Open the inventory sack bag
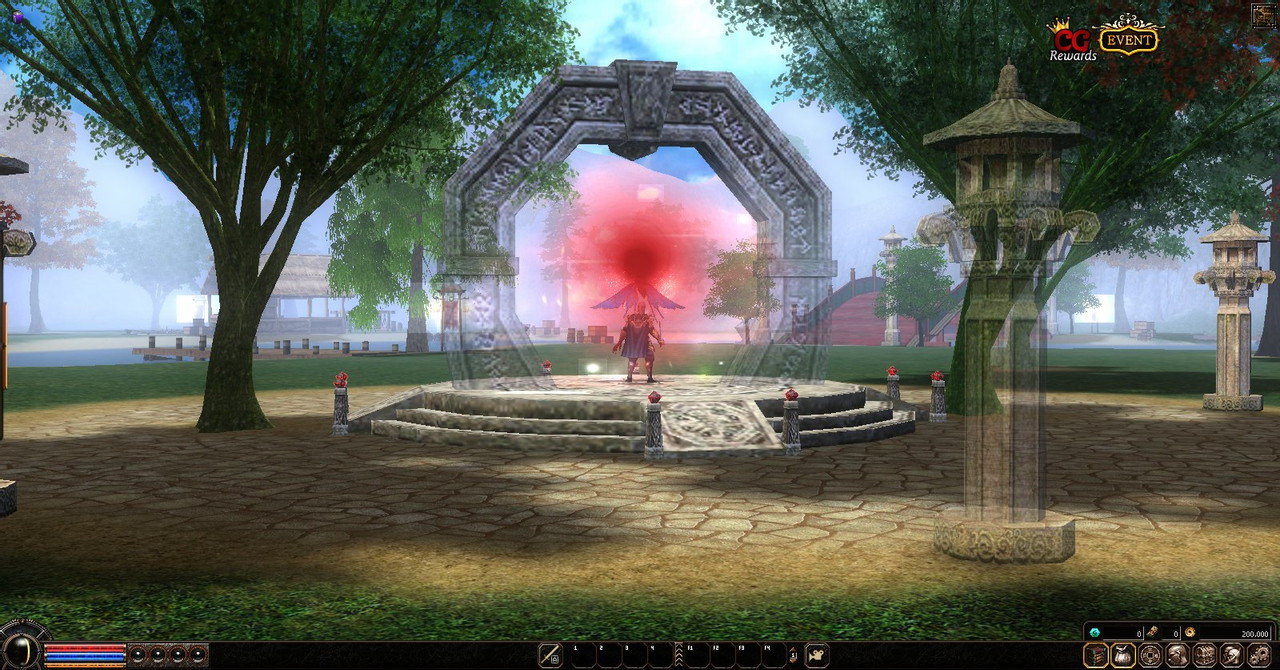The height and width of the screenshot is (670, 1280). 1124,655
